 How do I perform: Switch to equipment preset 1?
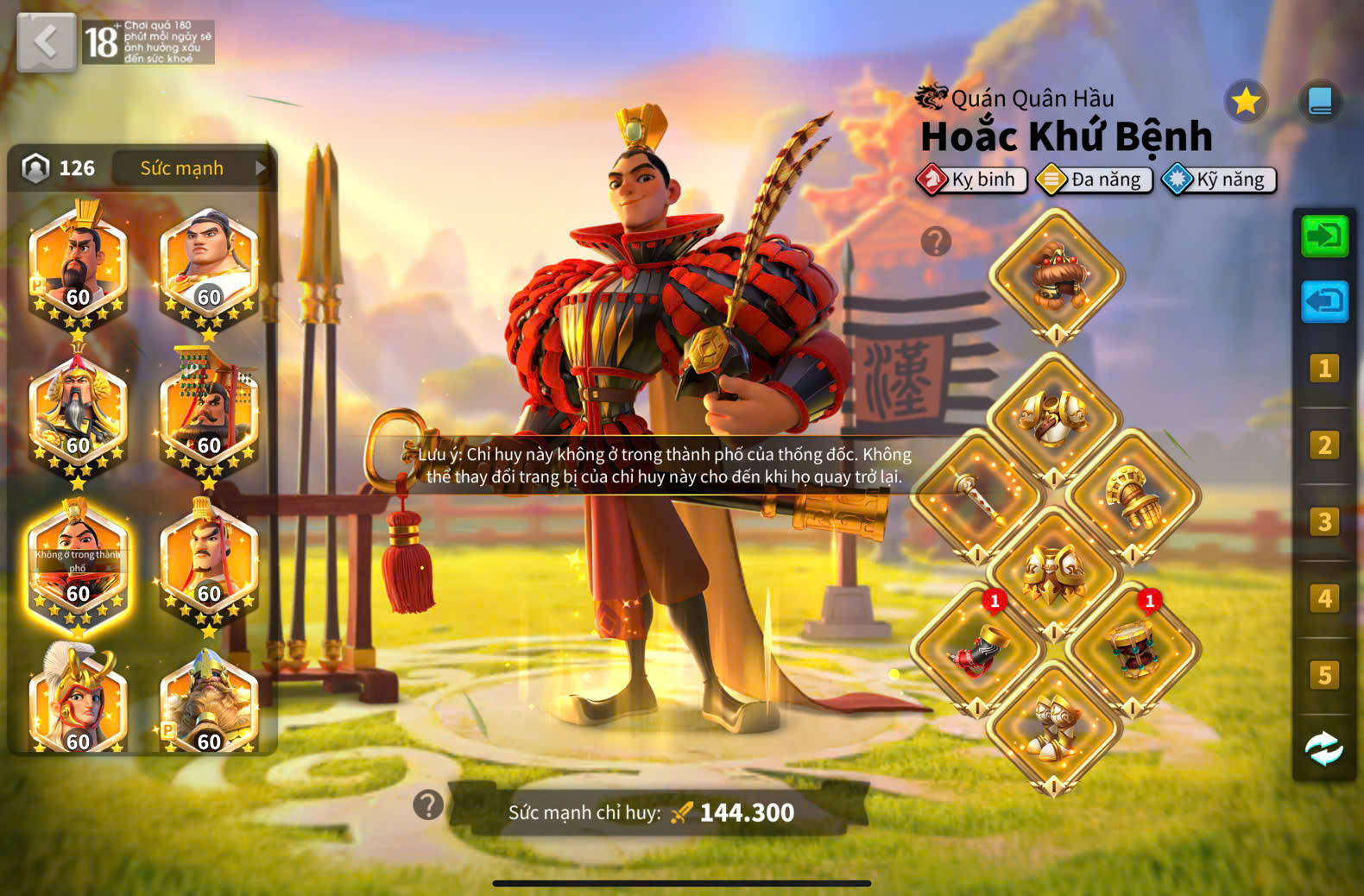tap(1324, 369)
